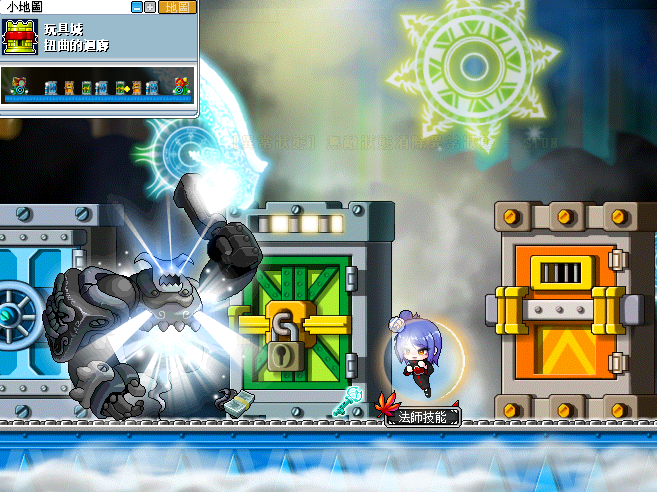Image resolution: width=657 pixels, height=492 pixels.
Task: Open the world map via 地圖 button
Action: [177, 7]
